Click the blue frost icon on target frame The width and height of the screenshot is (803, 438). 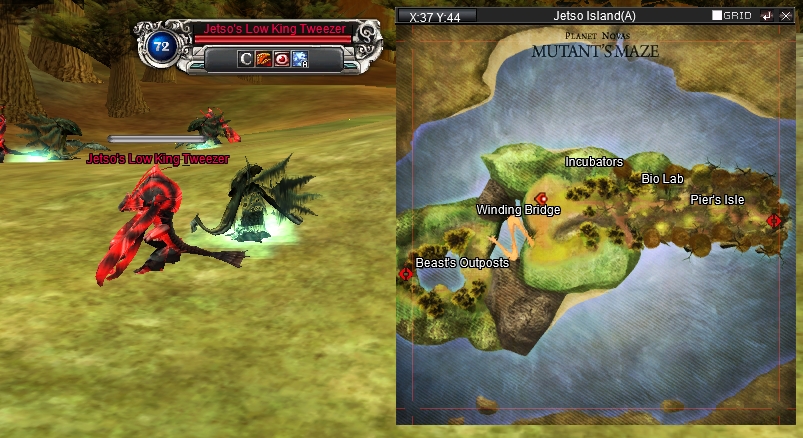[299, 59]
